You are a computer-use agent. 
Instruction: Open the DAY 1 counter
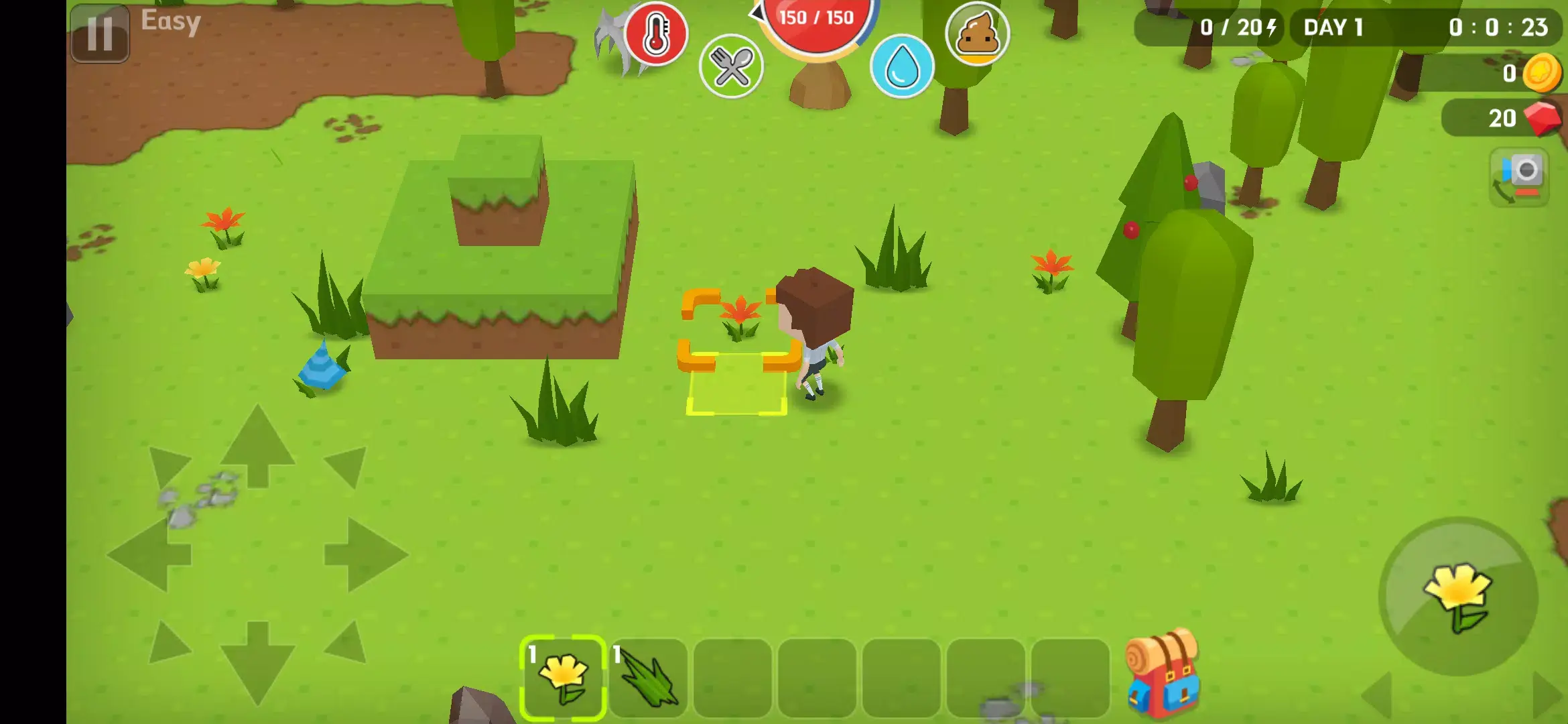pyautogui.click(x=1333, y=27)
